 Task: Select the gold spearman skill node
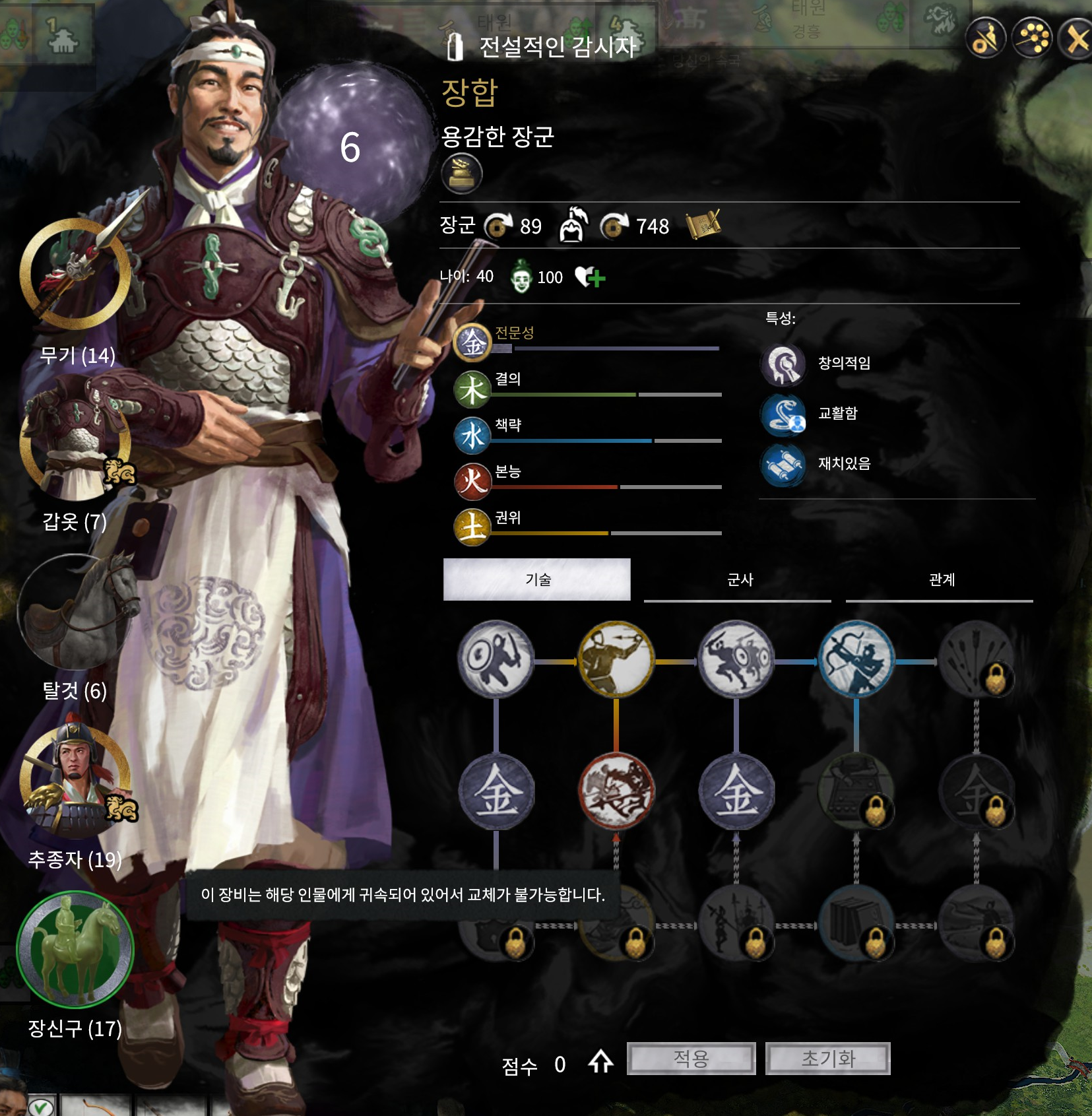coord(616,659)
